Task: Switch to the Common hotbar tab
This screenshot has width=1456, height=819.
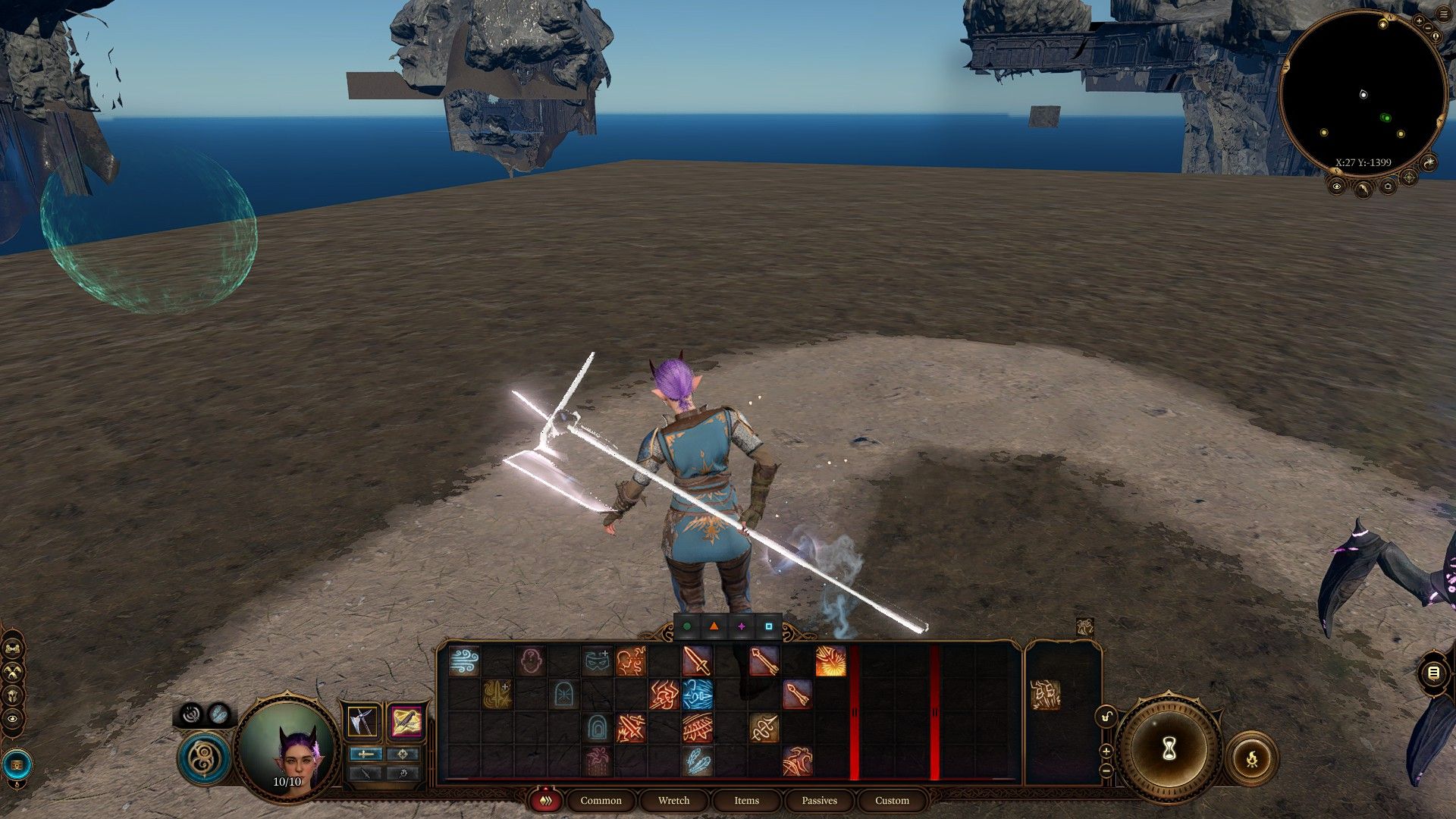Action: [601, 800]
